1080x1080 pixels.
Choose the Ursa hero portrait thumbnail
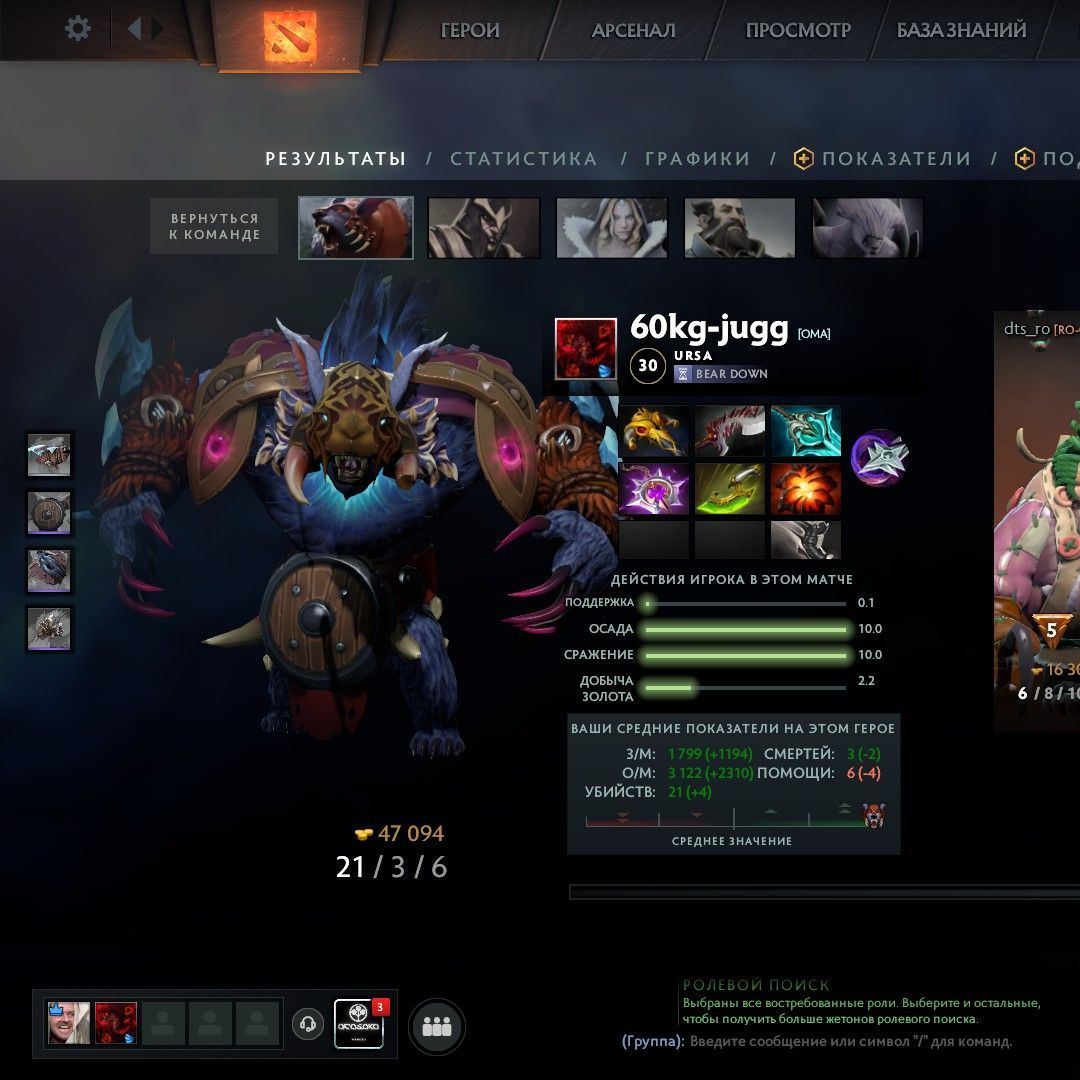click(356, 228)
